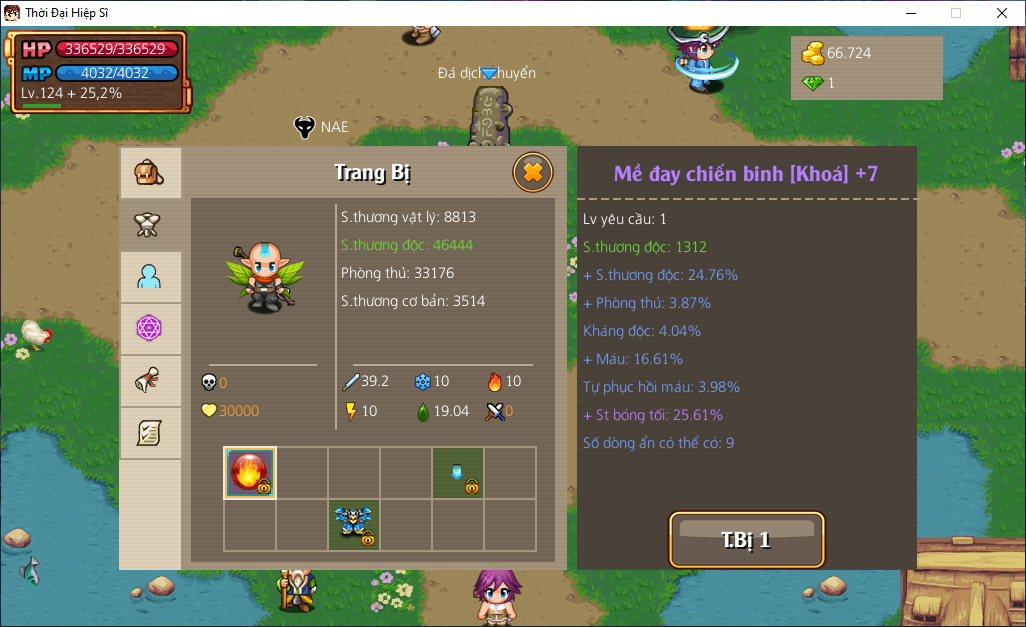Click the T.Bị 1 button
Viewport: 1026px width, 627px height.
click(746, 540)
